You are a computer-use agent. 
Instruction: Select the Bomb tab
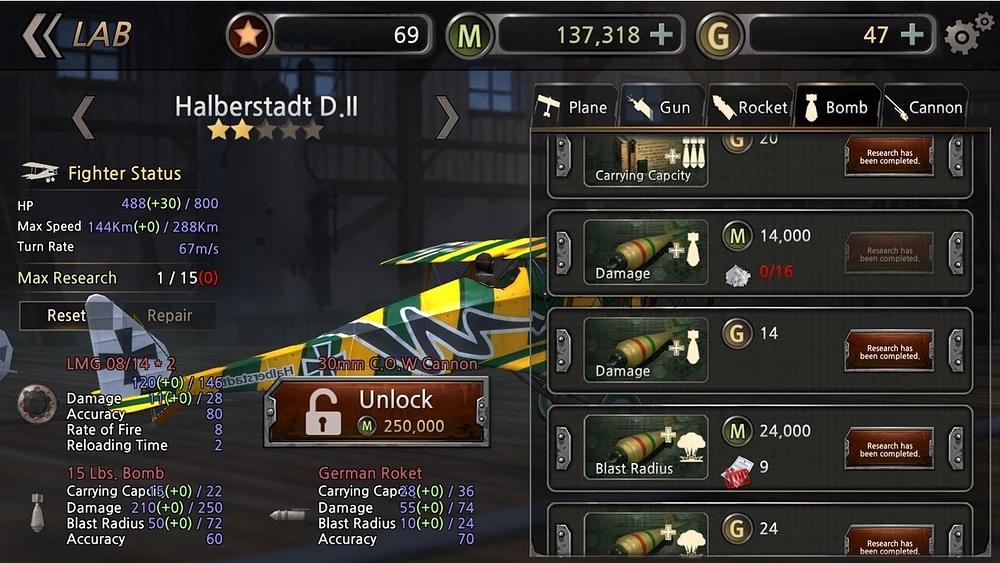(x=836, y=107)
